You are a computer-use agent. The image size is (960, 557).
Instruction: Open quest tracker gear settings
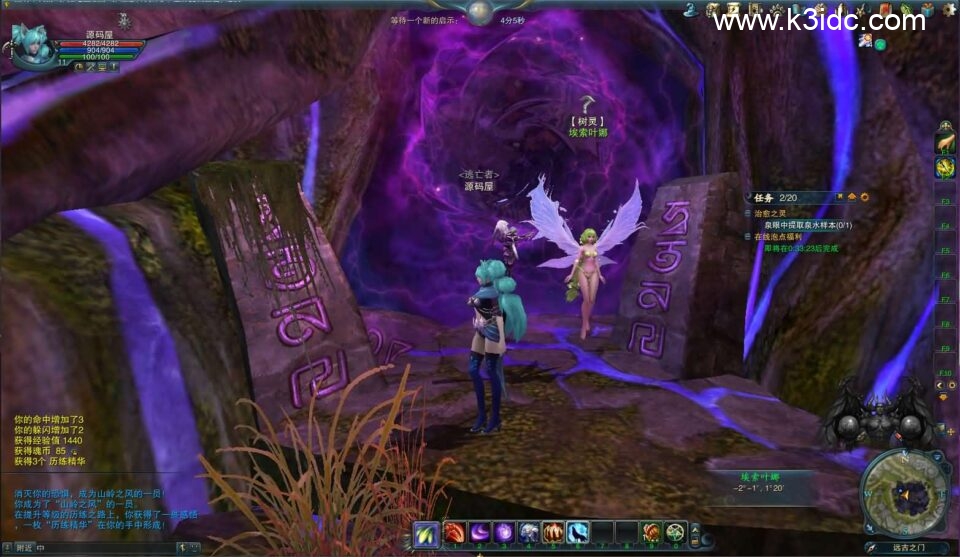pyautogui.click(x=864, y=197)
